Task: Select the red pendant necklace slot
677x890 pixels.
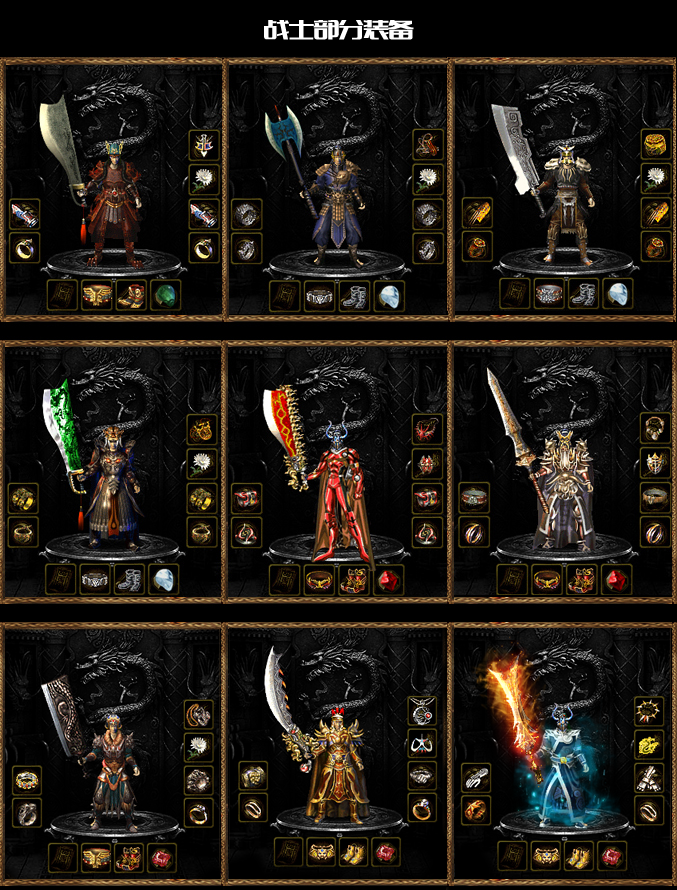Action: click(422, 710)
